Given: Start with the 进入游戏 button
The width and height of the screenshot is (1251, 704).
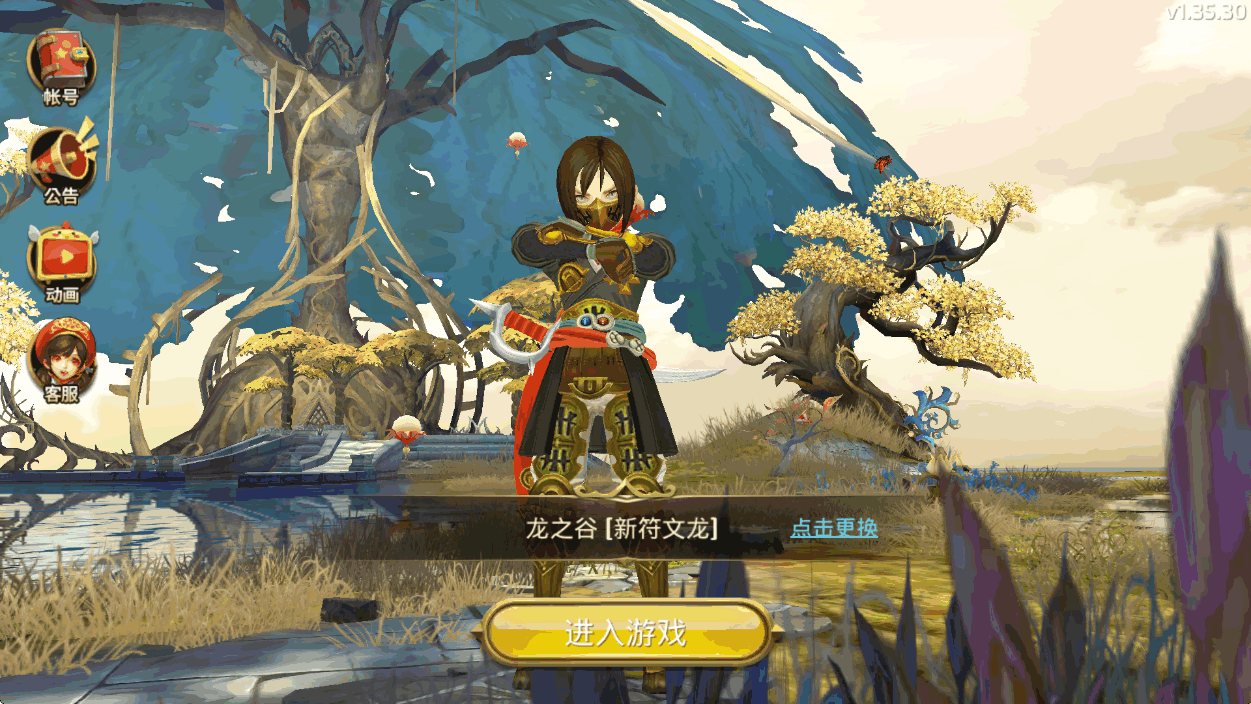Looking at the screenshot, I should point(626,632).
